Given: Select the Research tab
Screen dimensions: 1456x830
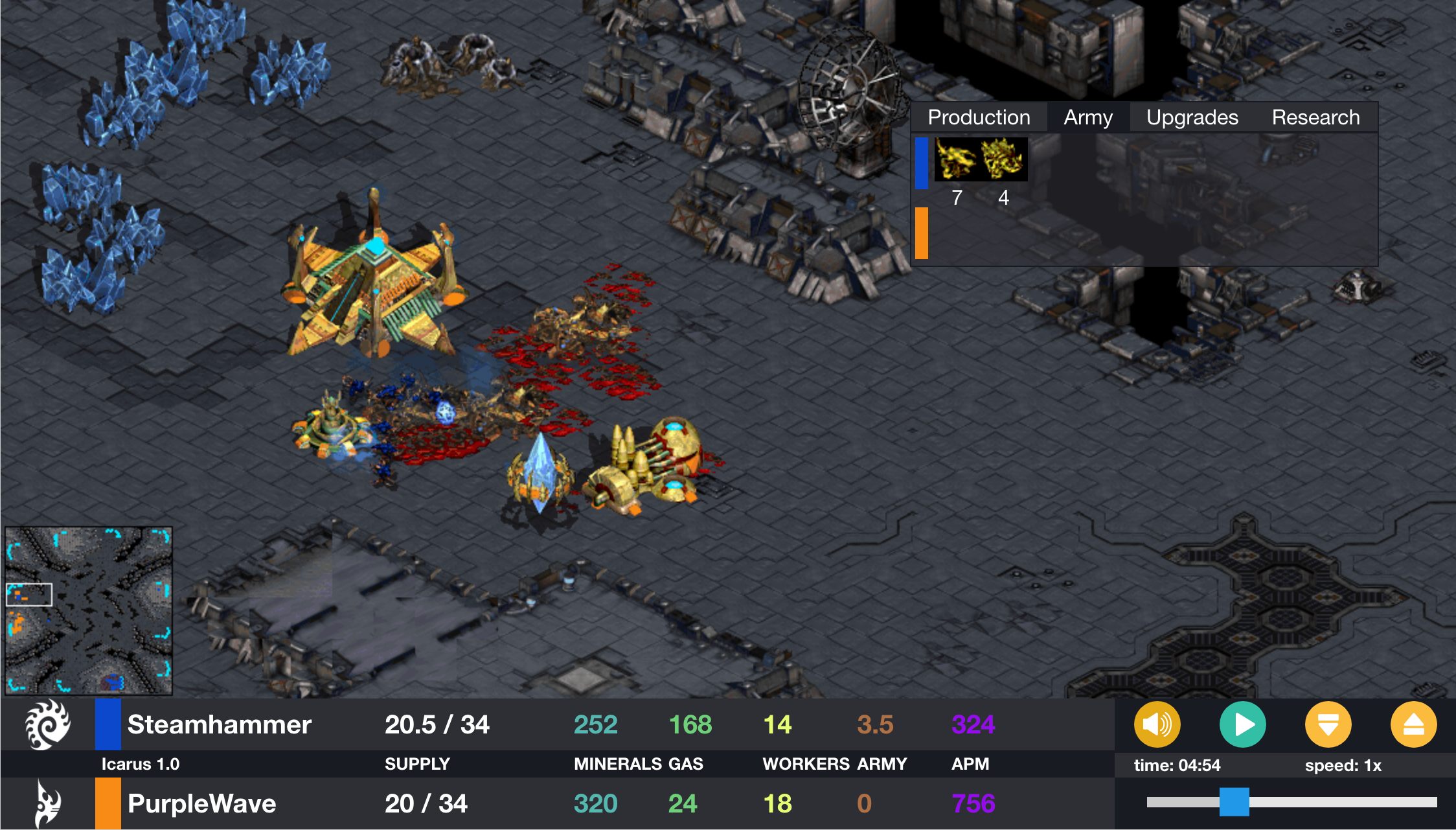Looking at the screenshot, I should click(1315, 117).
